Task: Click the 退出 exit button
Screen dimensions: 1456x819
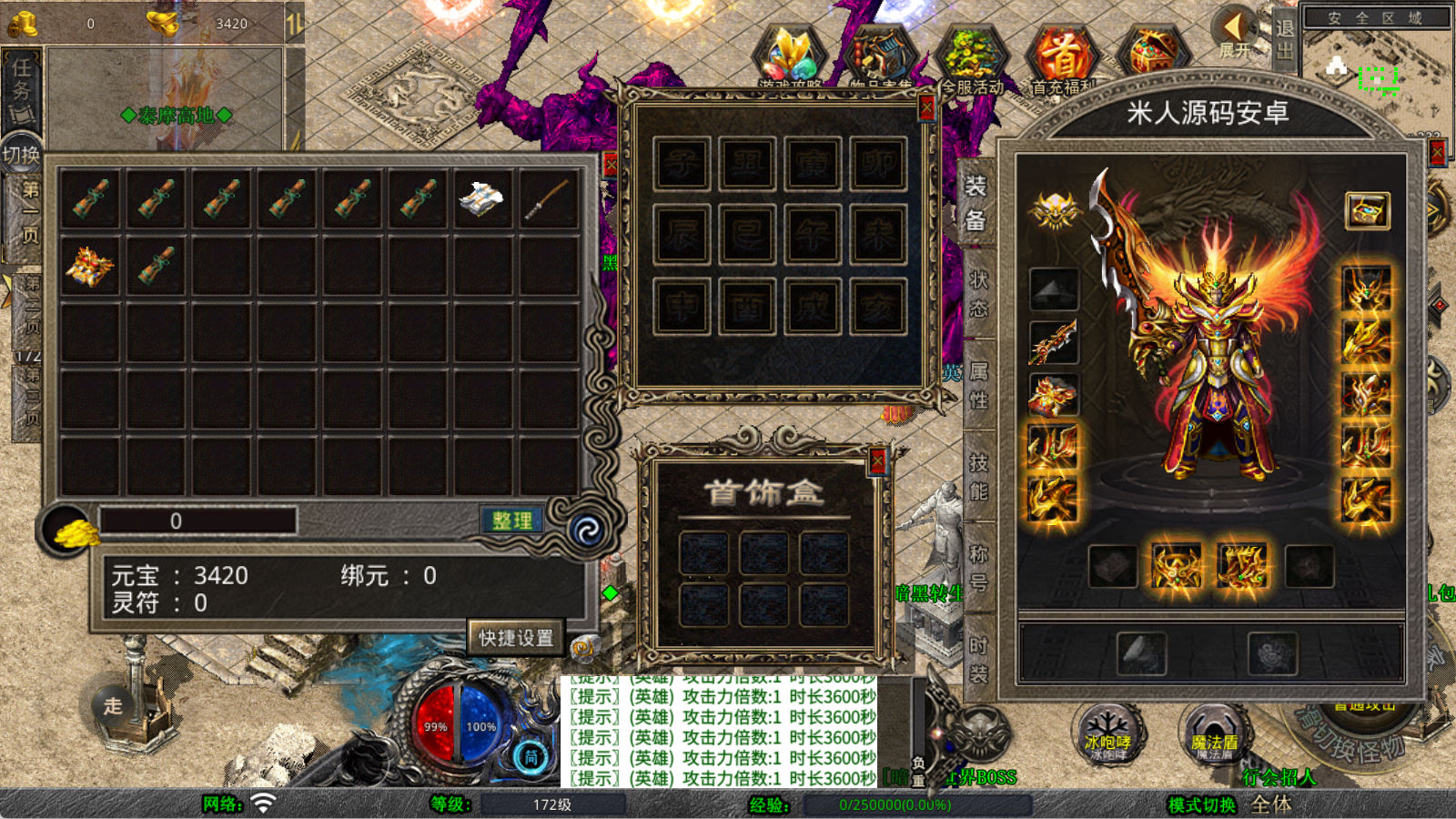Action: pos(1284,38)
